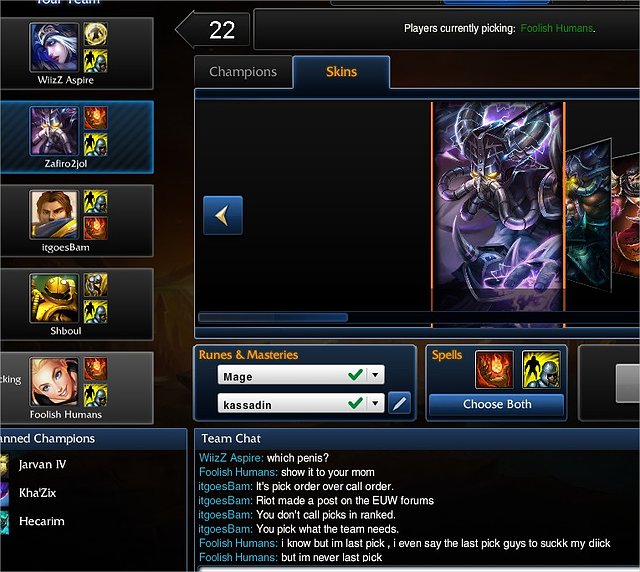Change the Flash summoner spell

pyautogui.click(x=541, y=370)
